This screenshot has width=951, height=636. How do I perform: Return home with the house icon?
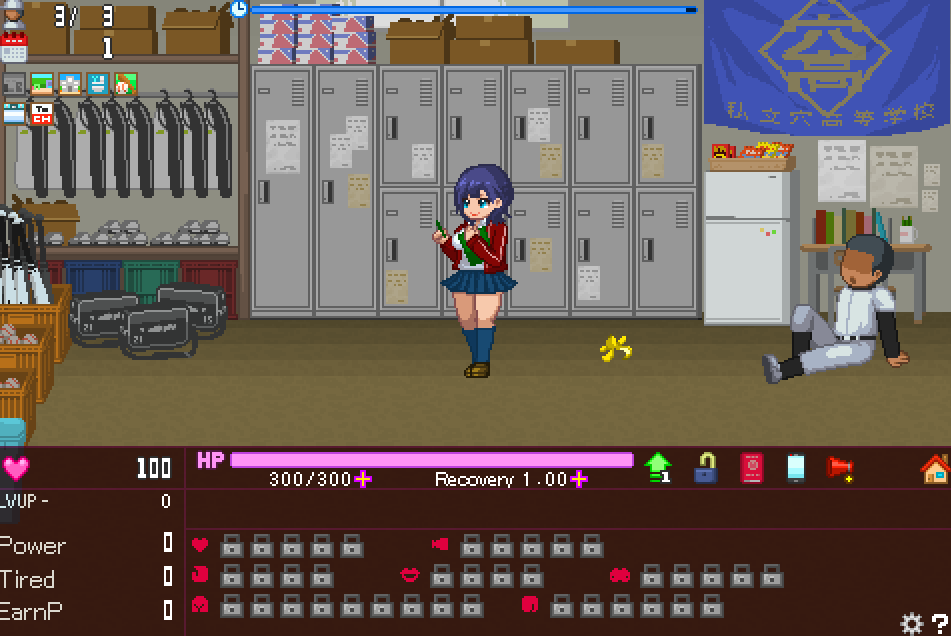tap(935, 467)
